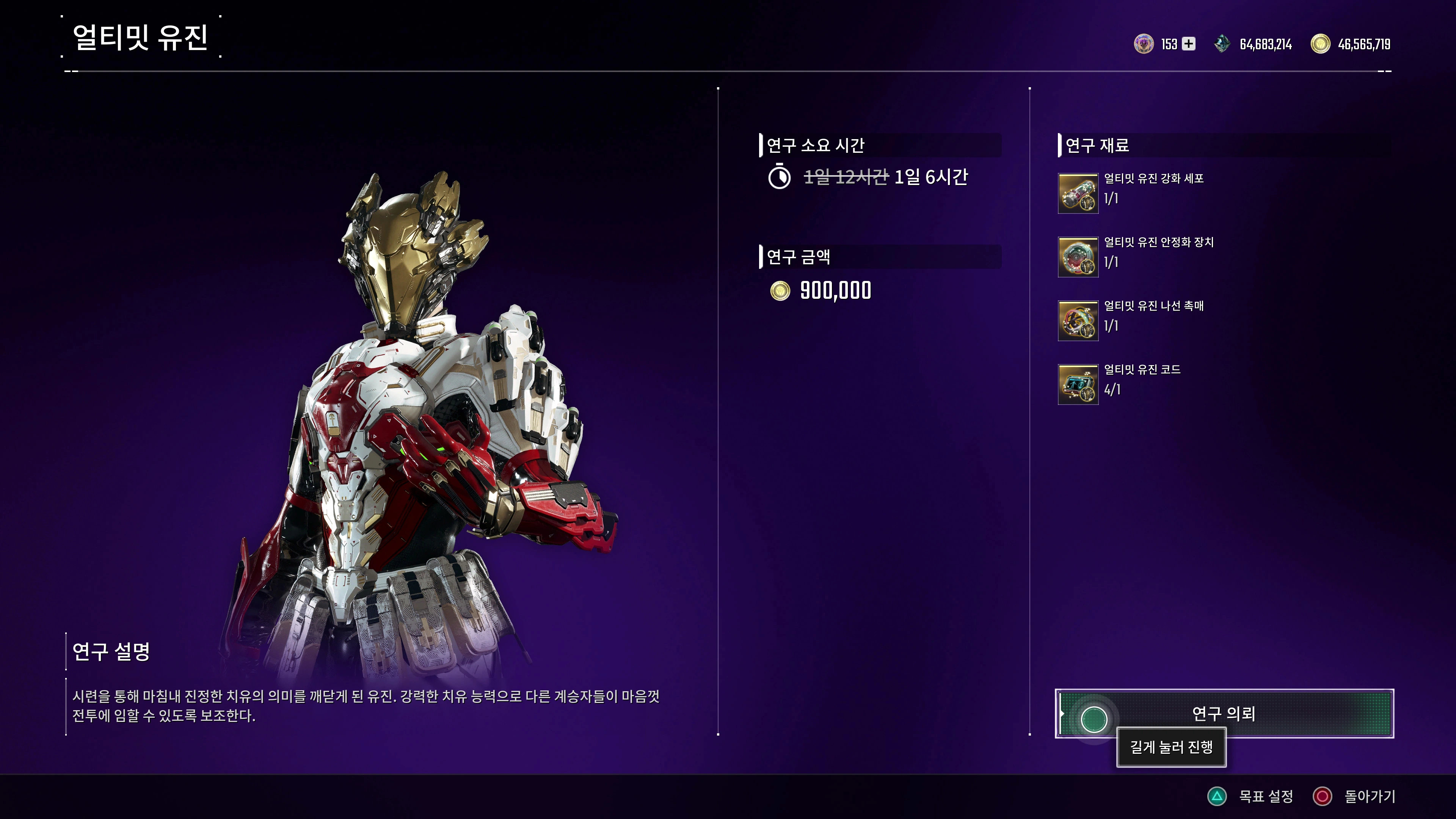Open the 얼티밋 유진 코드 material
Image resolution: width=1456 pixels, height=819 pixels.
(1078, 384)
